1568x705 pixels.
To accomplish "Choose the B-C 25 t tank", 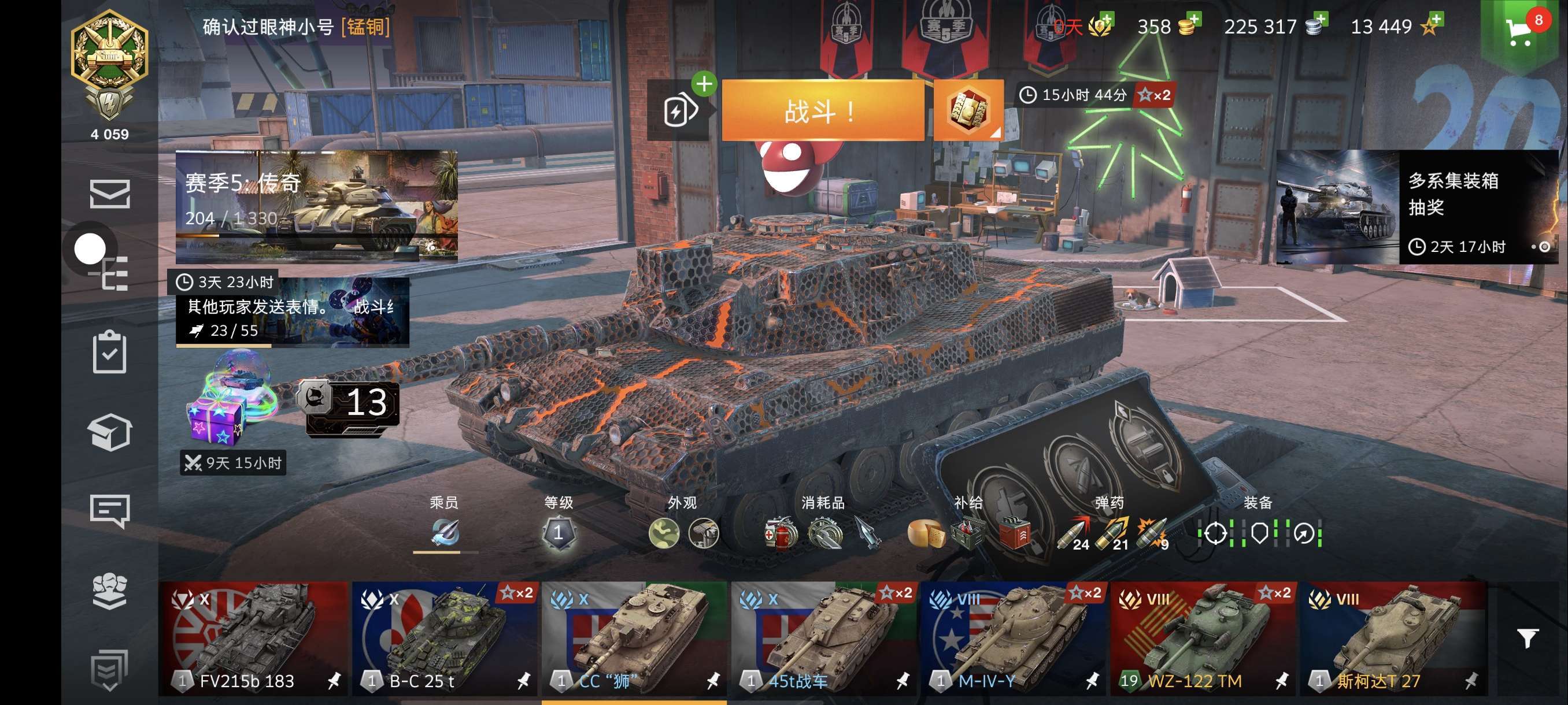I will coord(443,637).
